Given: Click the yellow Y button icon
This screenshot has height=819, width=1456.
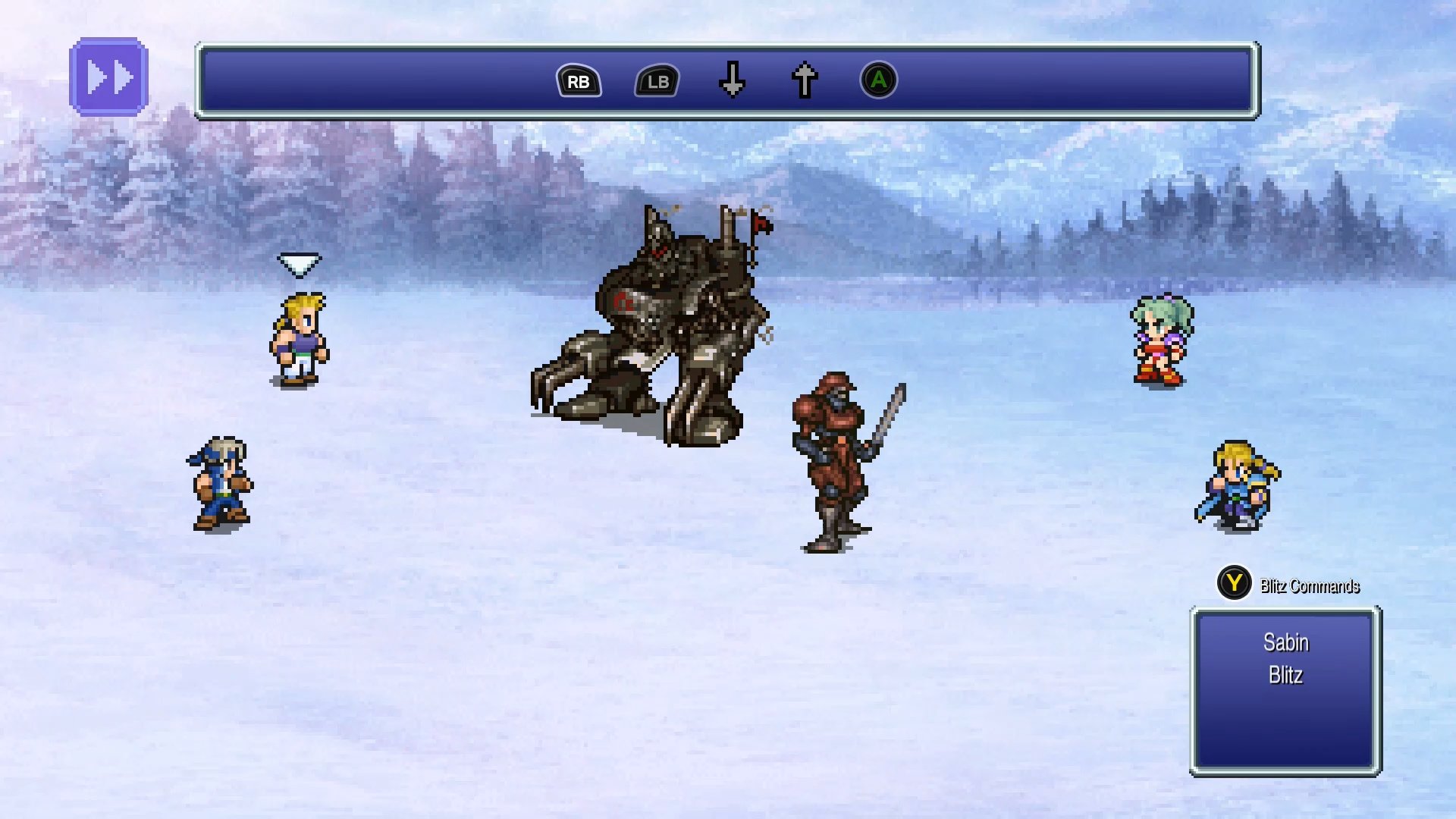Looking at the screenshot, I should tap(1234, 585).
